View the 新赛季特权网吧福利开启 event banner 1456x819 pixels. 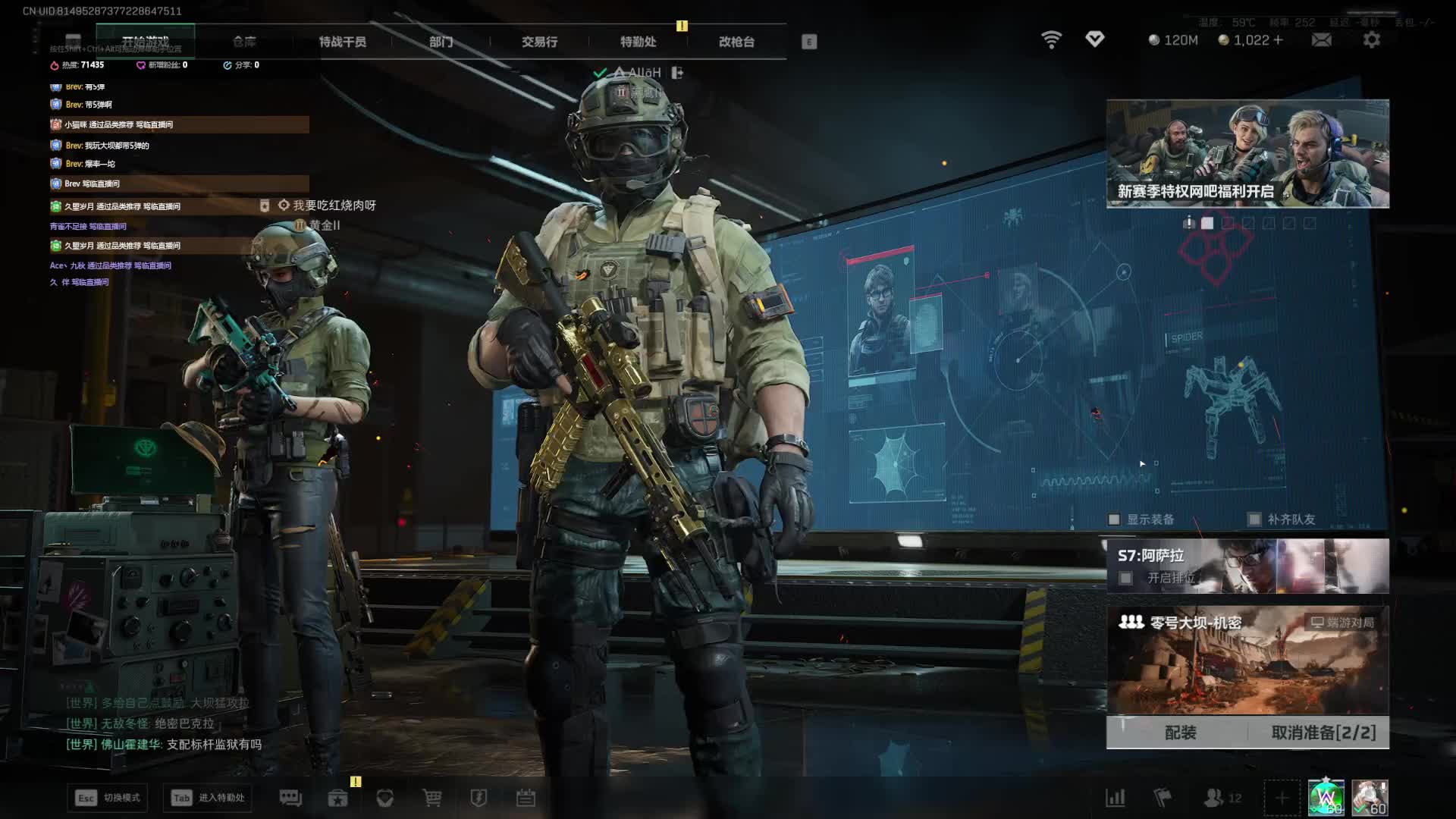pyautogui.click(x=1247, y=153)
